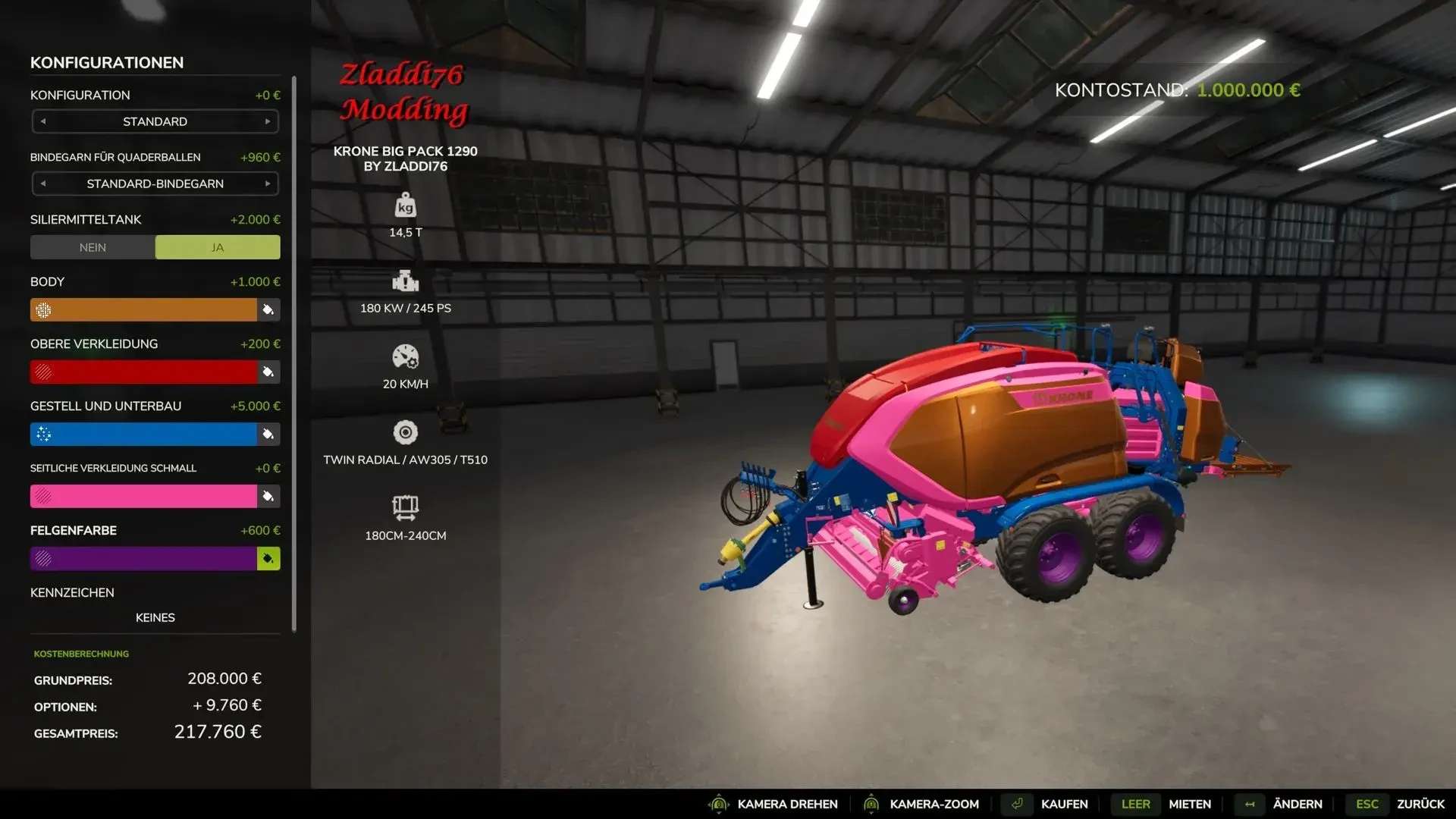Screen dimensions: 1456x819
Task: Click the Body paint bucket icon
Action: tap(268, 309)
